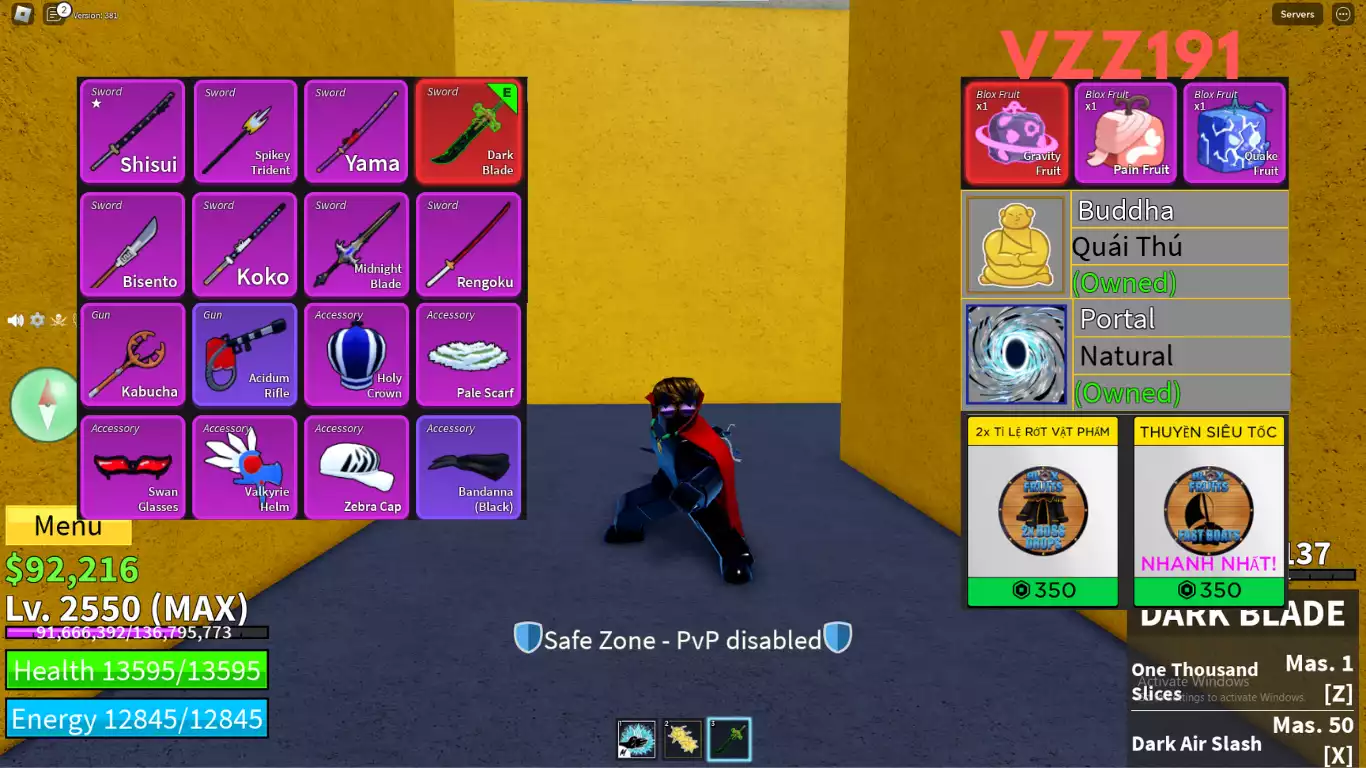Image resolution: width=1366 pixels, height=768 pixels.
Task: Click the Portal fruit swirl icon
Action: click(x=1016, y=353)
